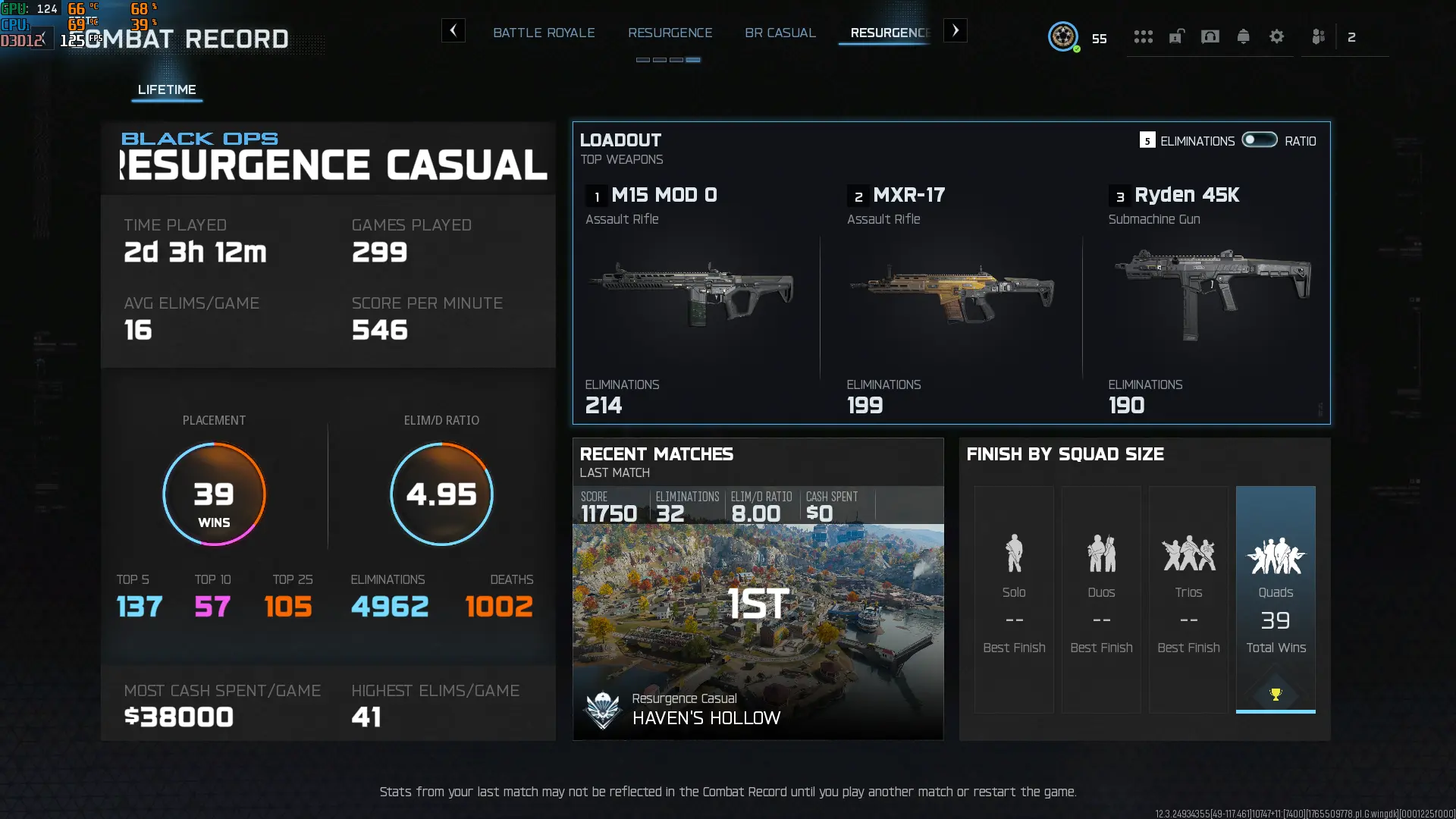The width and height of the screenshot is (1456, 819).
Task: Click the account lock icon
Action: (x=1176, y=36)
